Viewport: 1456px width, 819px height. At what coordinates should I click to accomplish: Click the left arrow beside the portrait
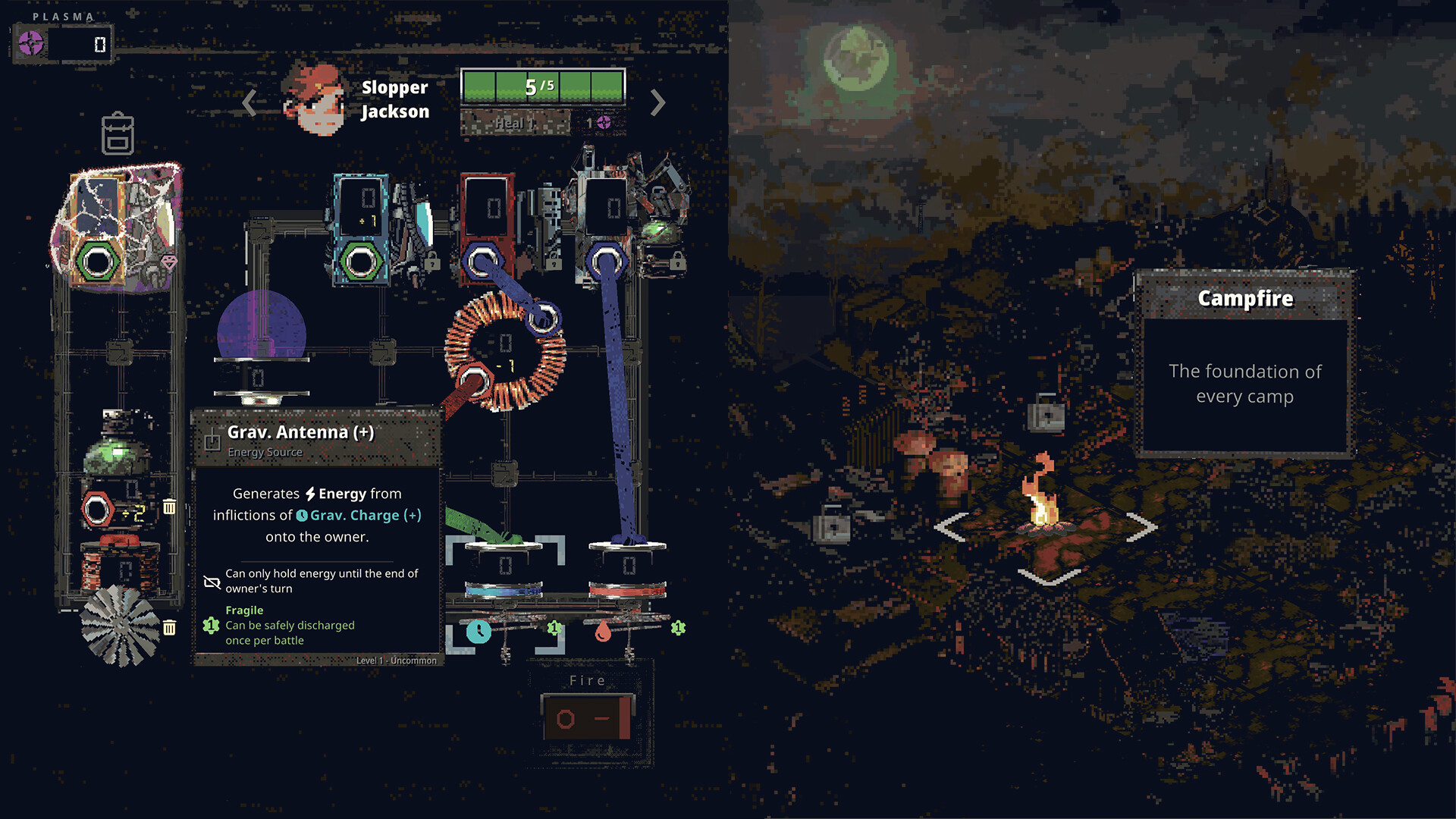[x=249, y=102]
